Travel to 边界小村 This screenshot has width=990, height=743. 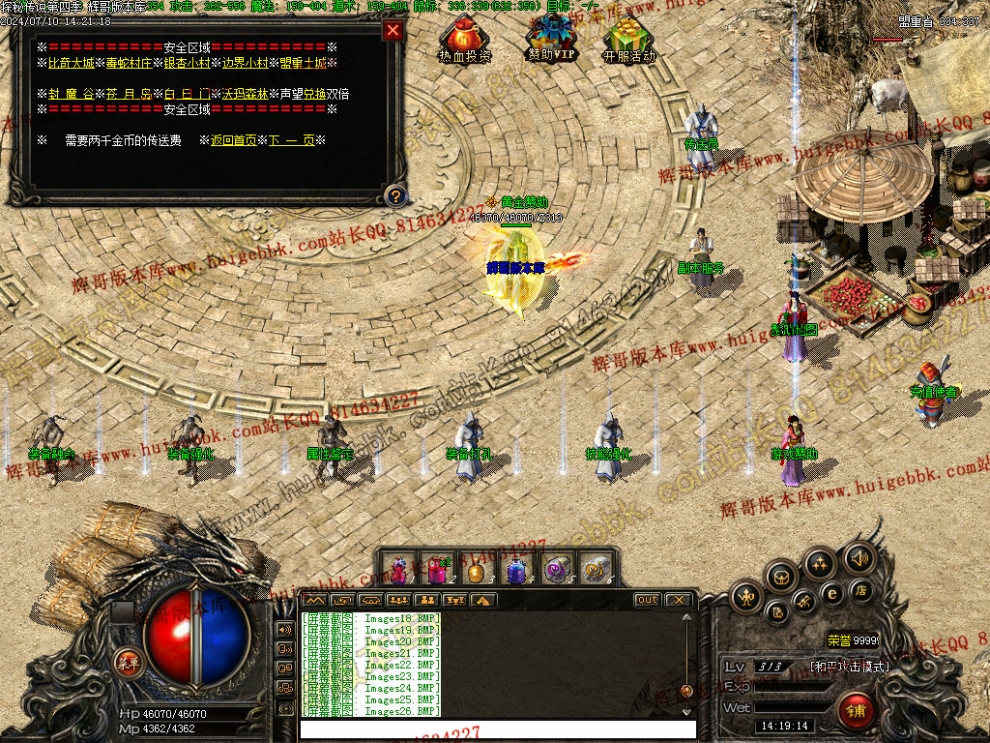point(246,63)
